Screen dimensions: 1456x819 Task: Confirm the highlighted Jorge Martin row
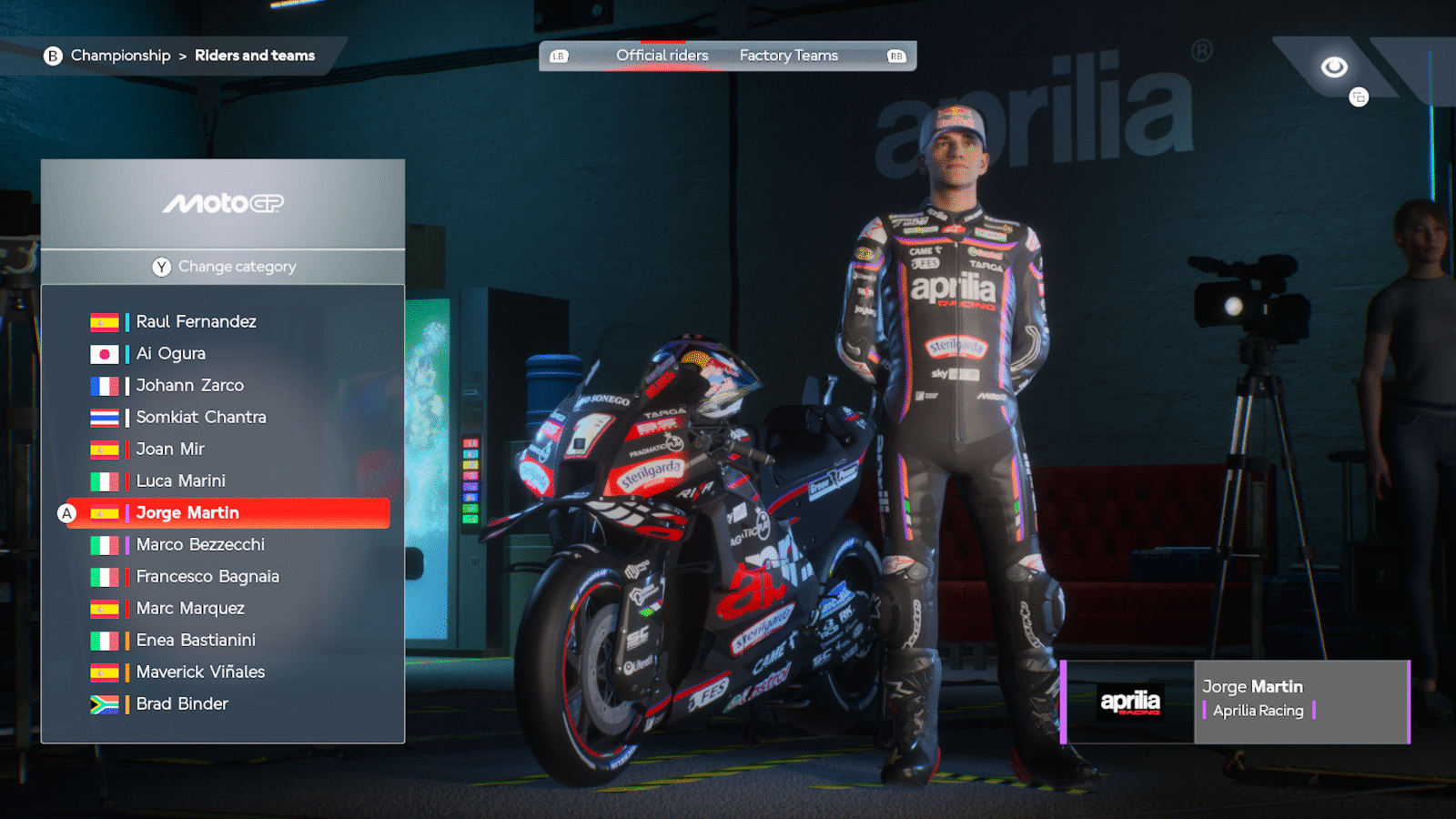(227, 513)
